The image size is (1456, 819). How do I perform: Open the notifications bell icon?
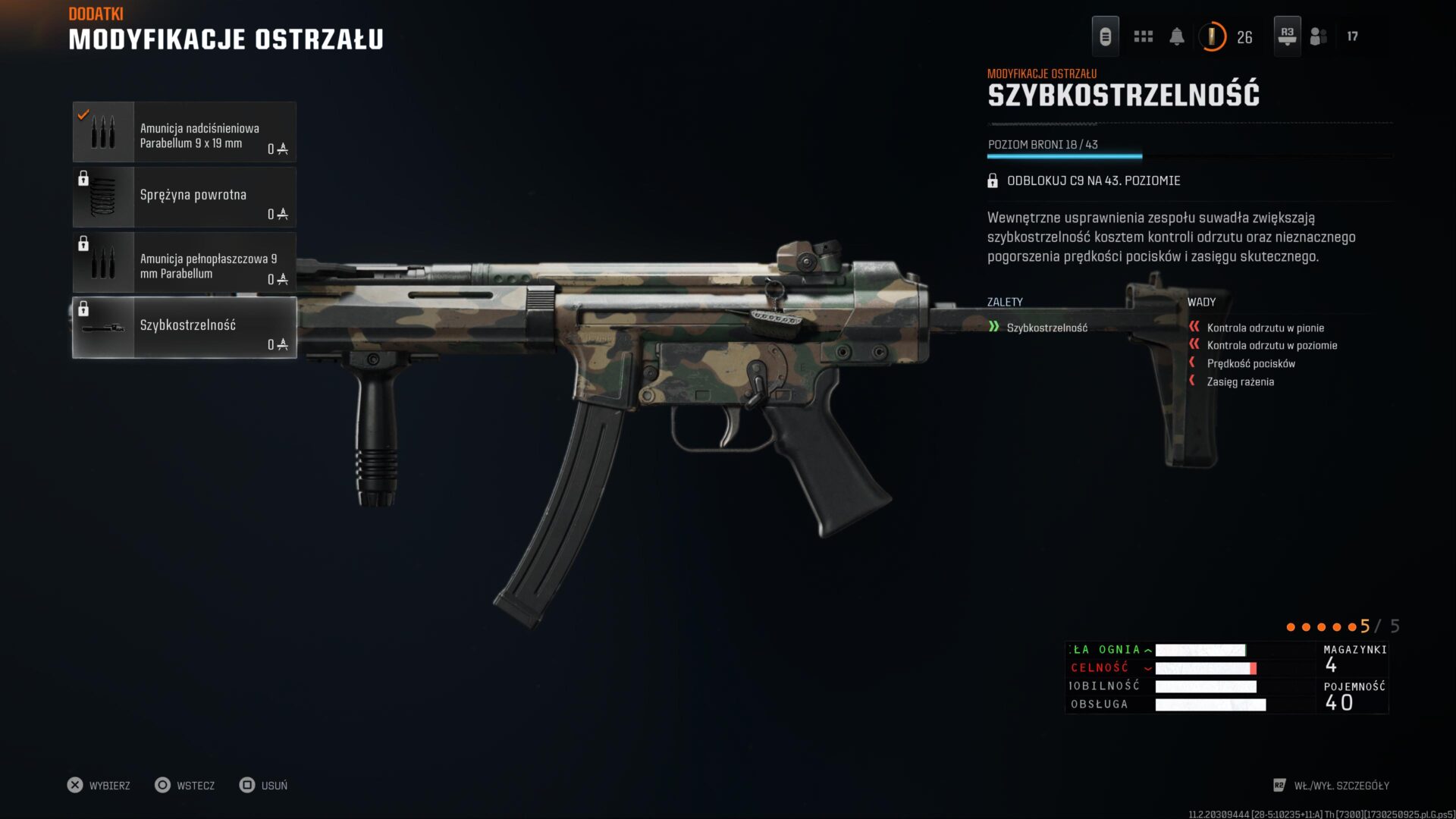point(1177,36)
